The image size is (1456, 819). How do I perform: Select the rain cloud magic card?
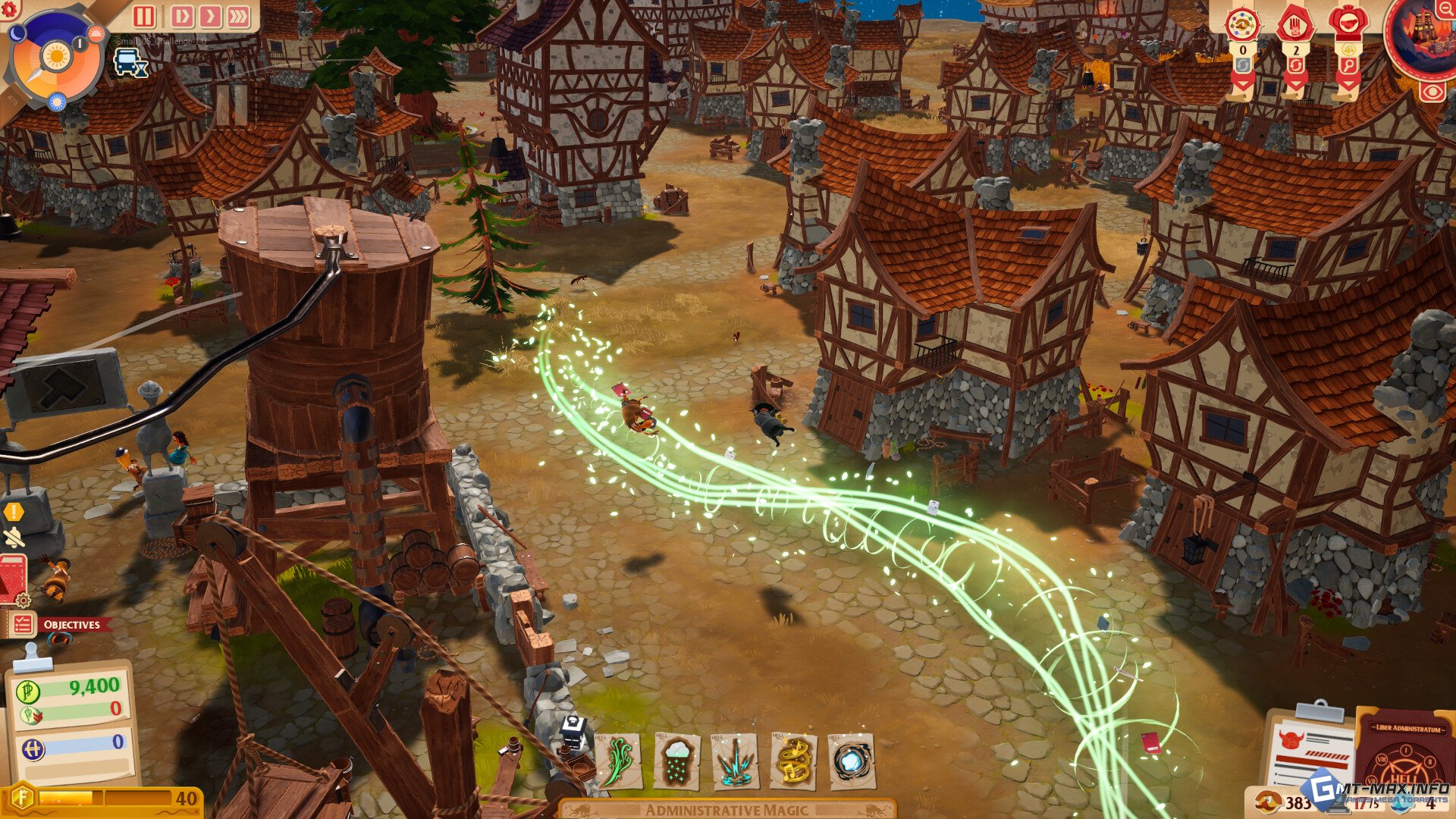676,761
